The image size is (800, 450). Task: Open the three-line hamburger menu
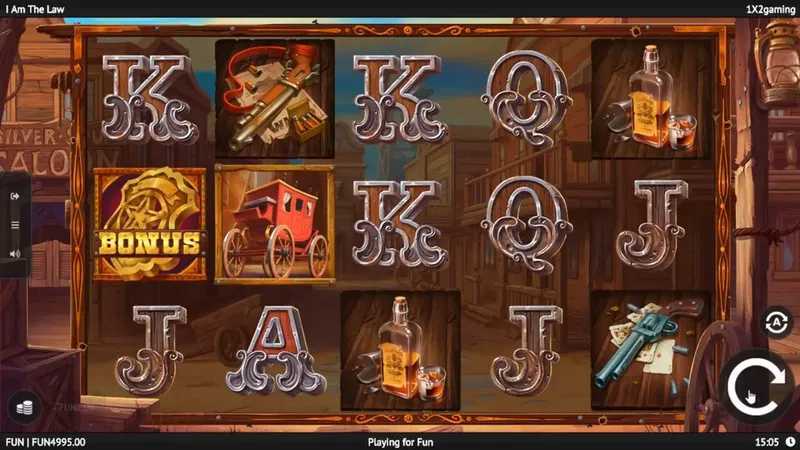(15, 225)
